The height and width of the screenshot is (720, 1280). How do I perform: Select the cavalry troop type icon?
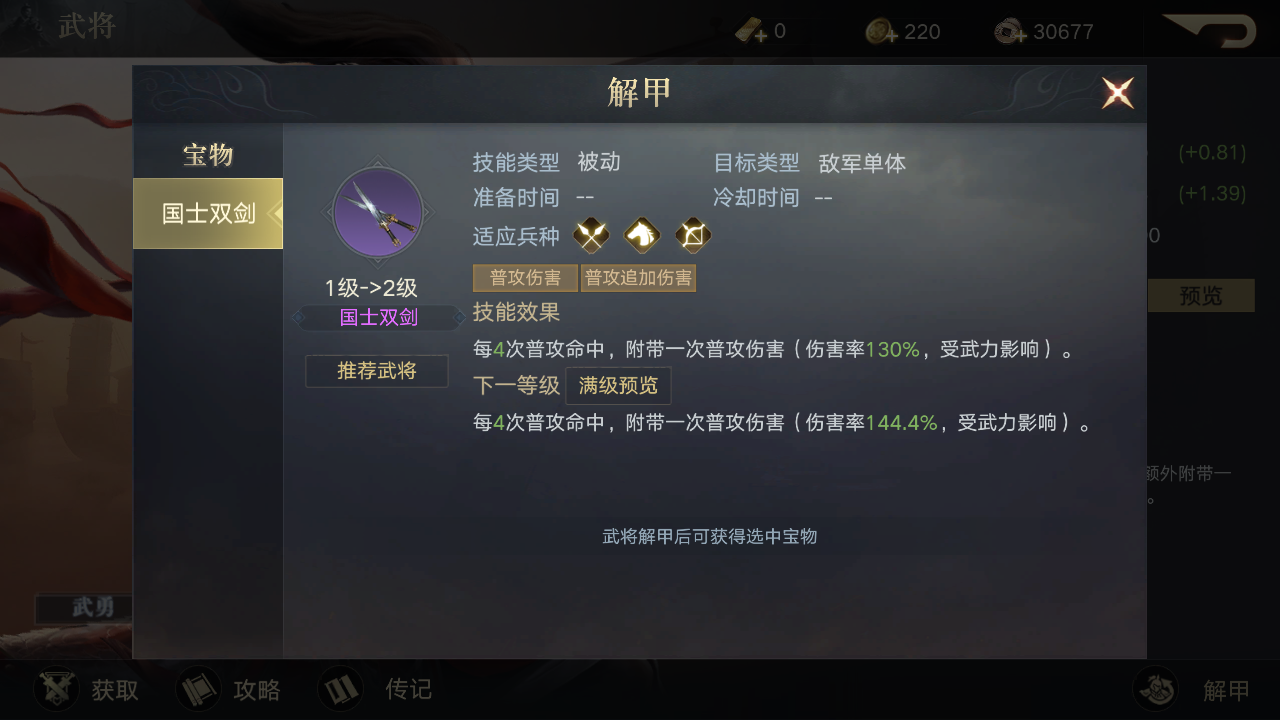click(x=641, y=235)
